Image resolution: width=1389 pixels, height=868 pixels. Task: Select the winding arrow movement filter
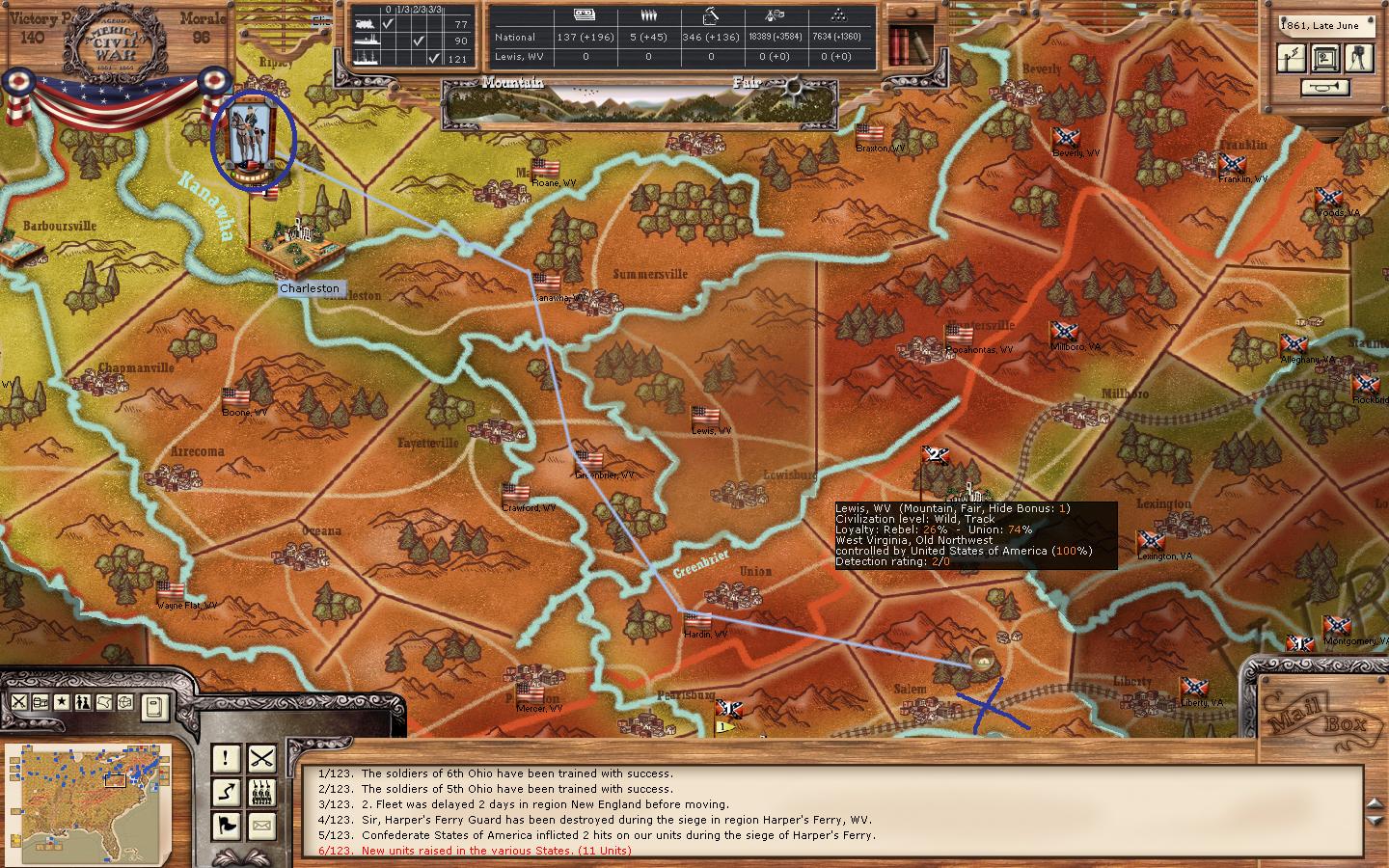226,793
